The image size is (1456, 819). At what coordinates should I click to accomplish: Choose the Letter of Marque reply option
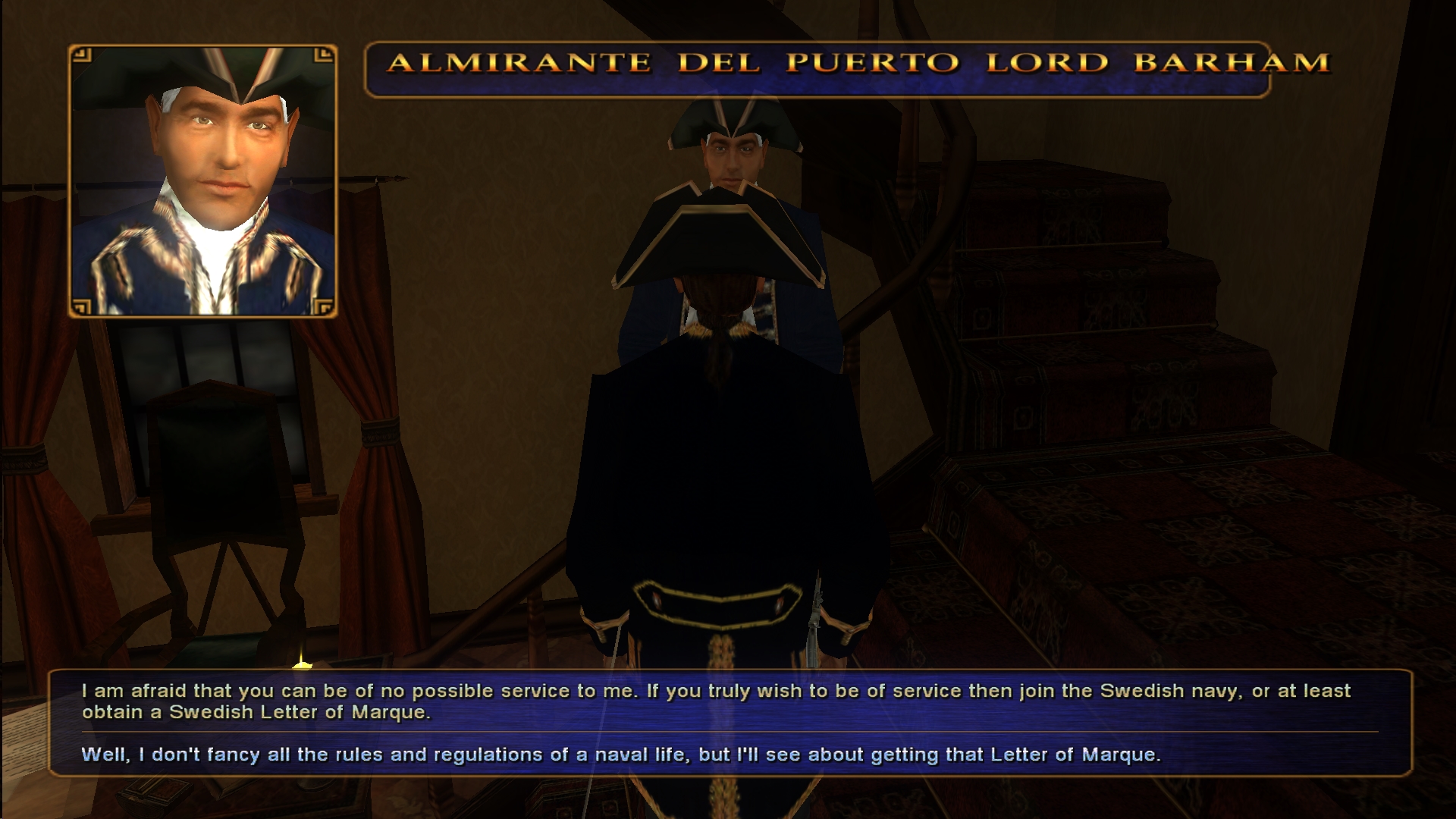pyautogui.click(x=620, y=755)
